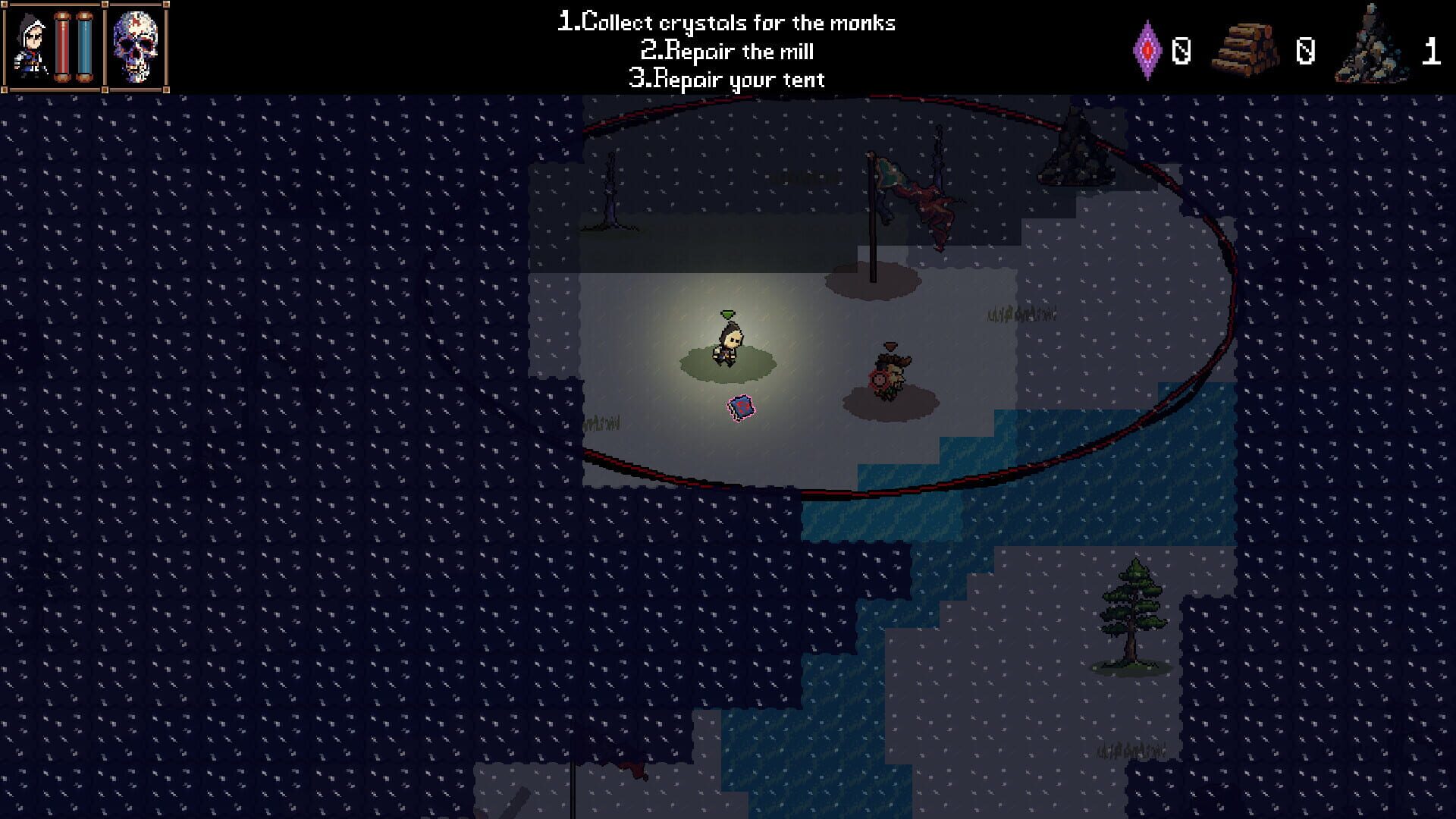
Task: Open the crystal counter reading zero
Action: click(1181, 52)
